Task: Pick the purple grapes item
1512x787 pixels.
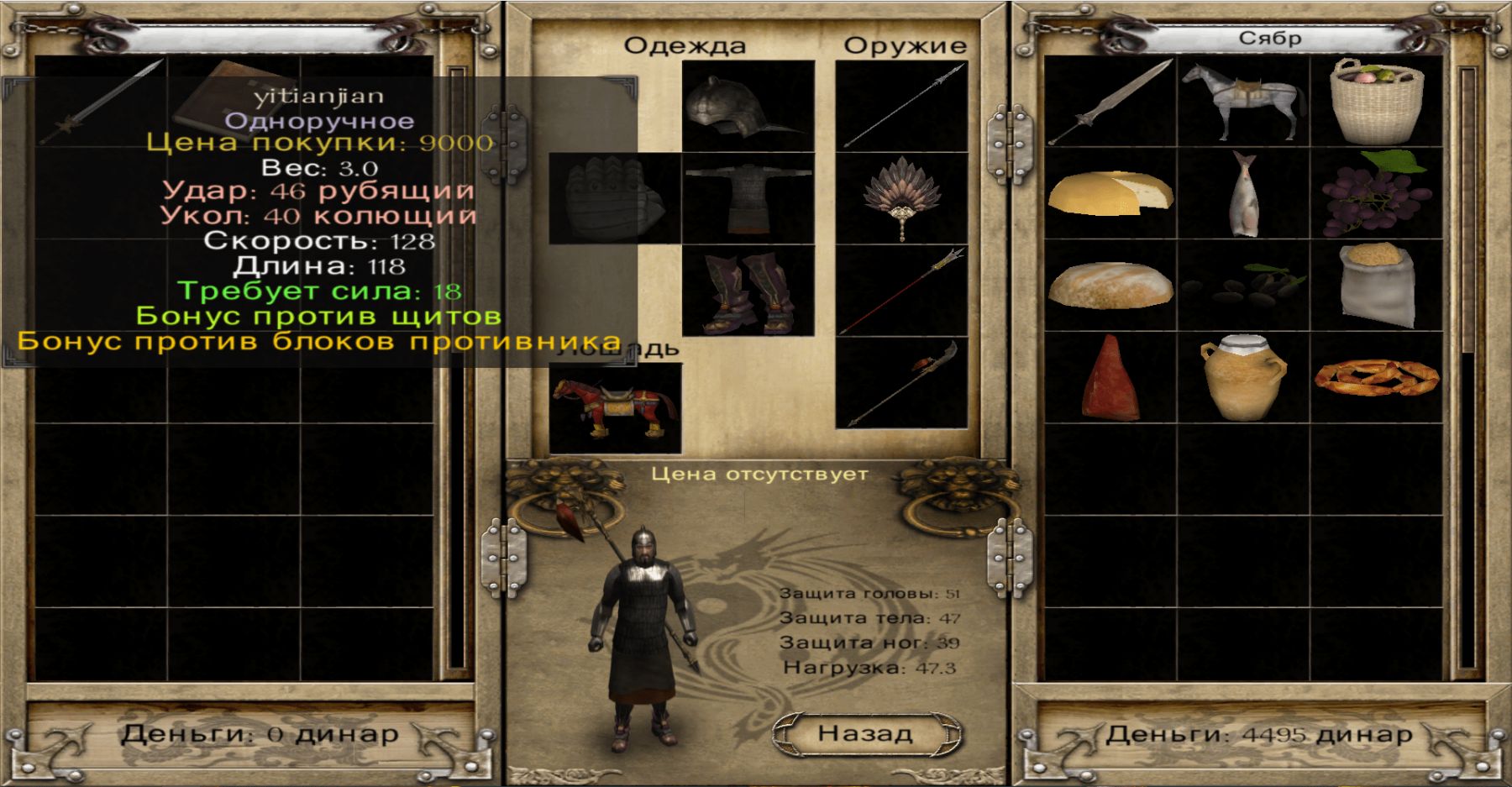Action: tap(1377, 195)
